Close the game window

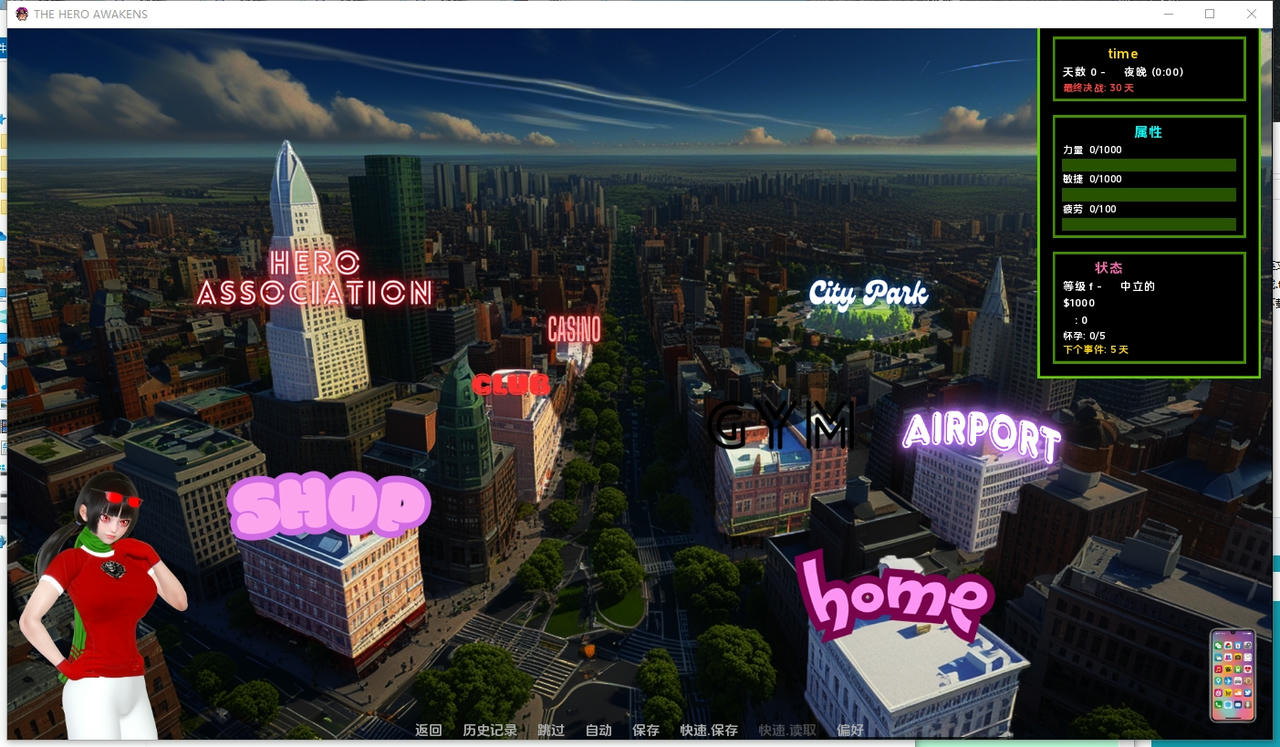point(1251,14)
